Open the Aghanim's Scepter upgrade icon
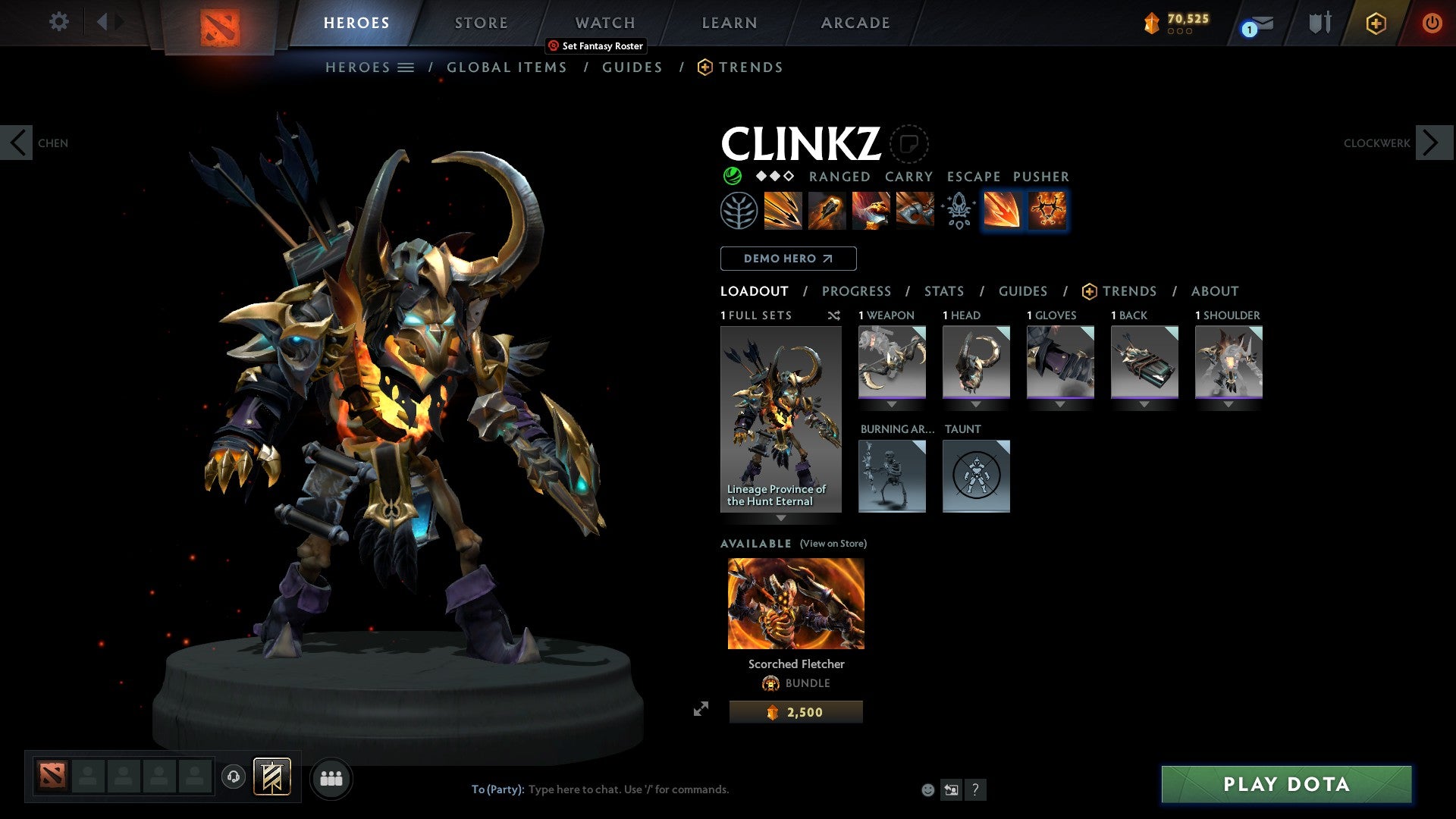The image size is (1456, 819). pyautogui.click(x=958, y=212)
